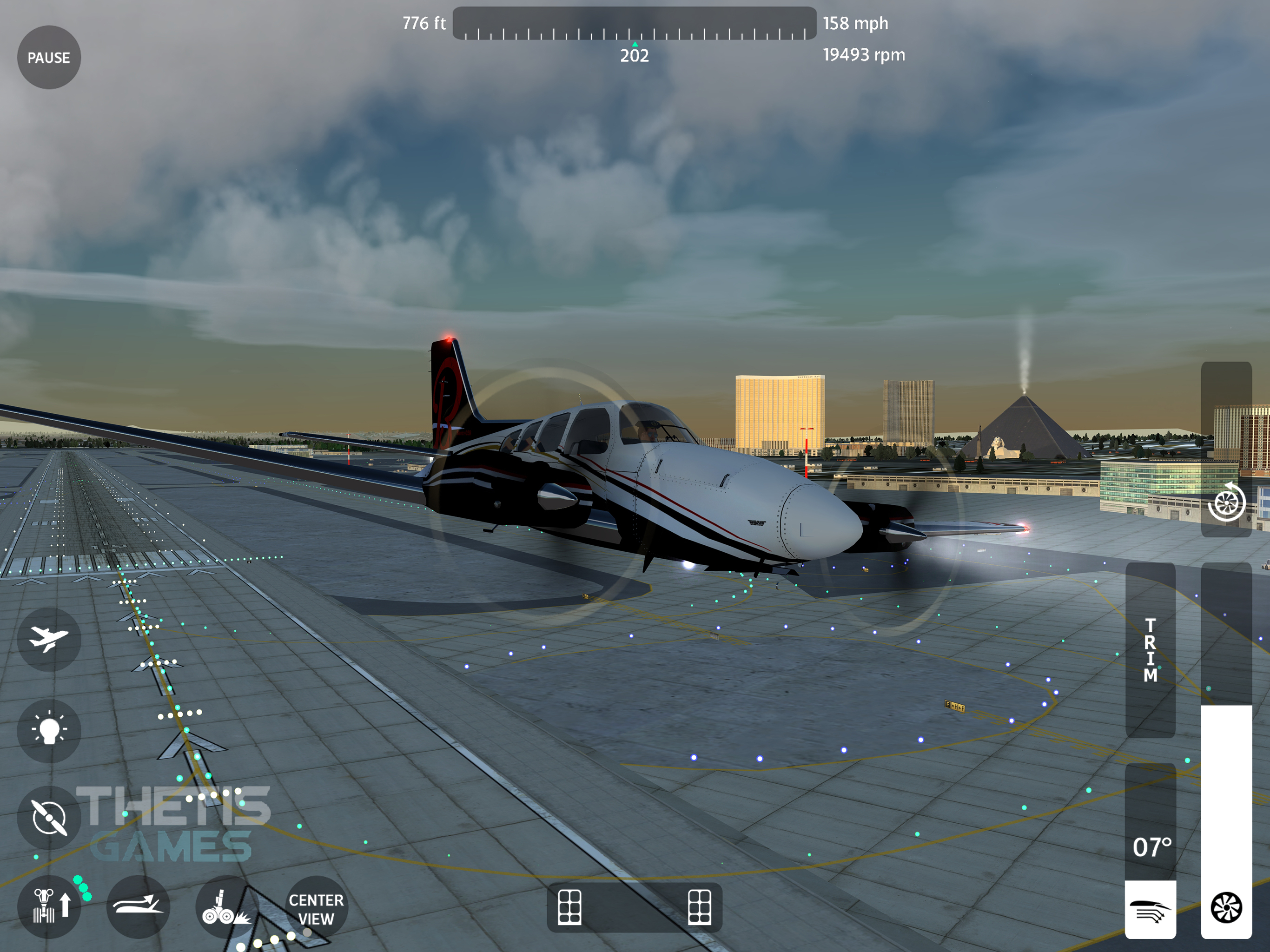1270x952 pixels.
Task: Tap the left rudder pedal brake icon
Action: (x=569, y=907)
